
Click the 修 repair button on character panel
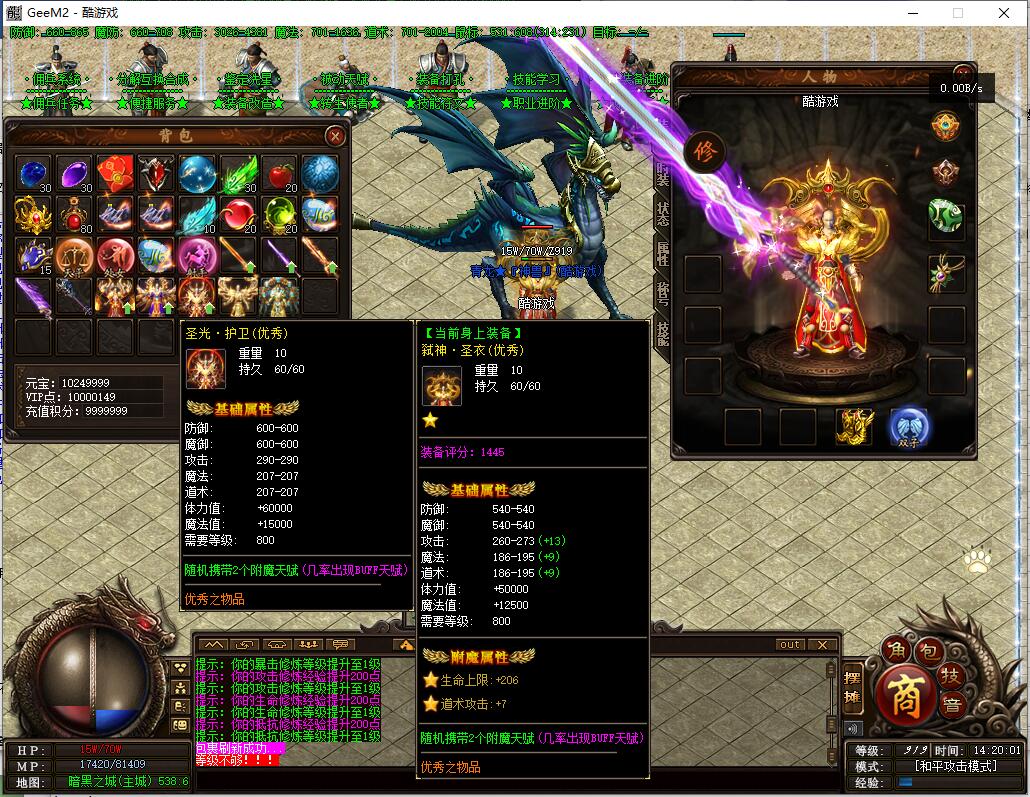[x=703, y=153]
